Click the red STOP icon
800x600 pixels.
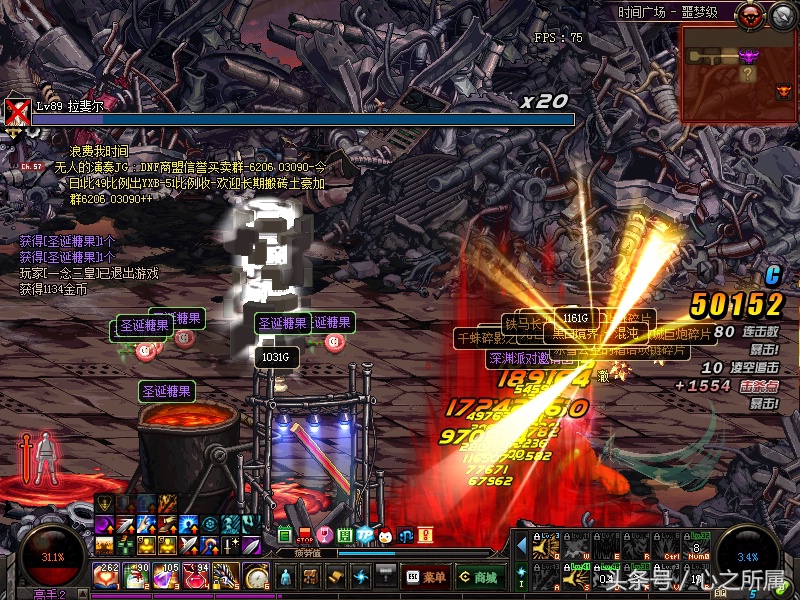click(306, 536)
